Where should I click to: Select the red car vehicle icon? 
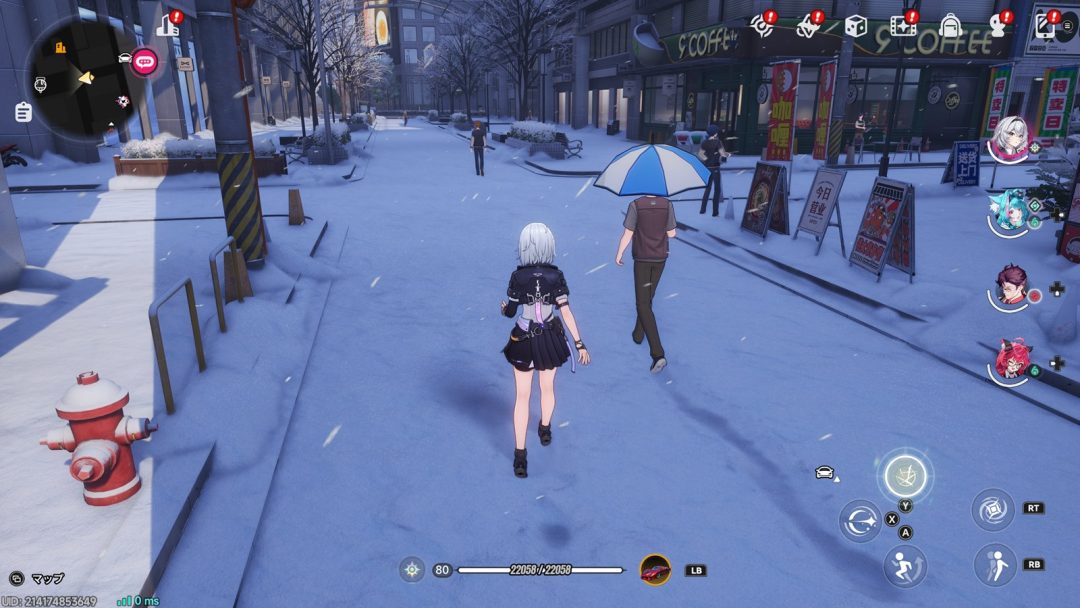pyautogui.click(x=655, y=570)
